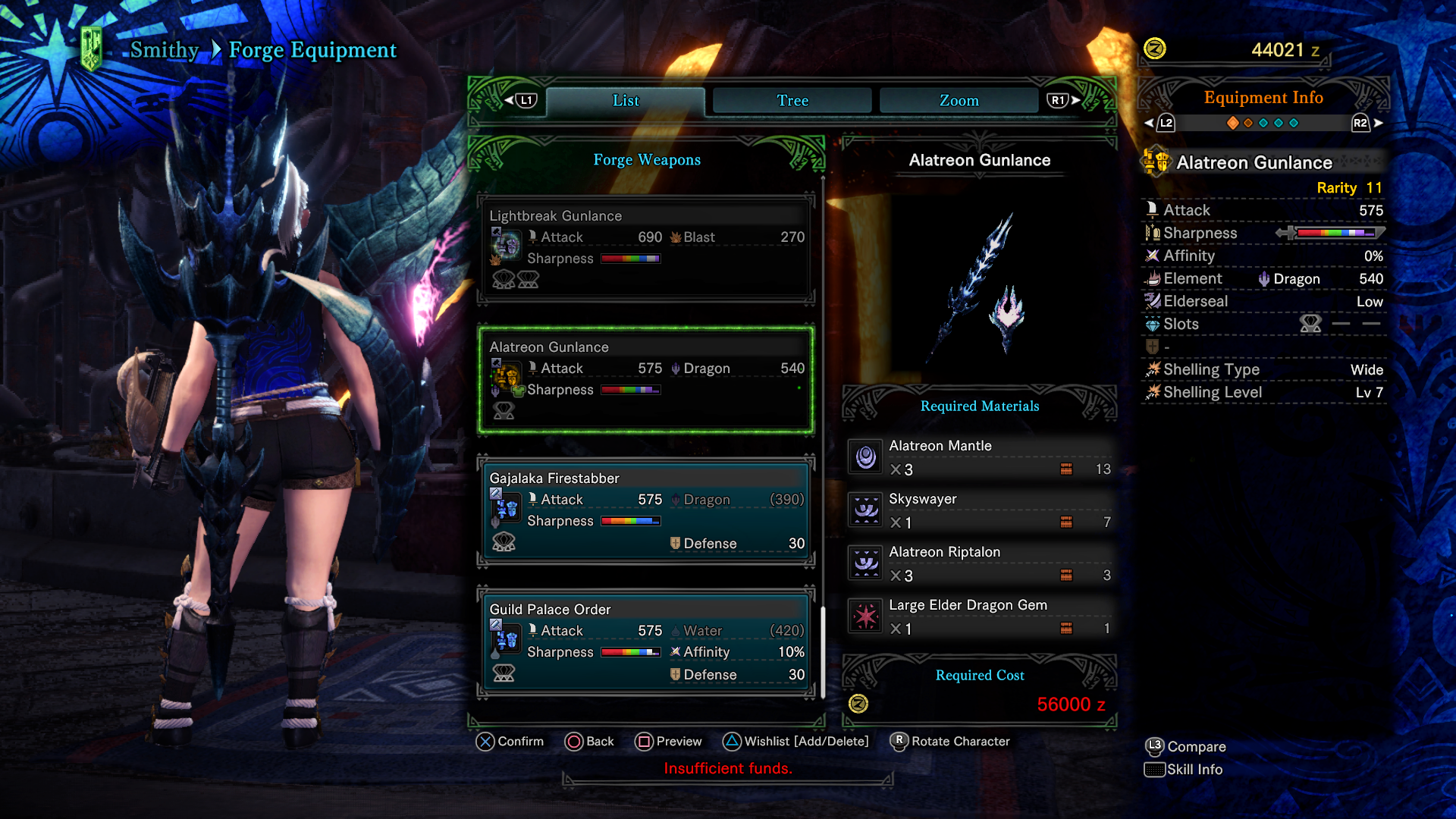1456x819 pixels.
Task: Select the Large Elder Dragon Gem row
Action: tap(980, 617)
